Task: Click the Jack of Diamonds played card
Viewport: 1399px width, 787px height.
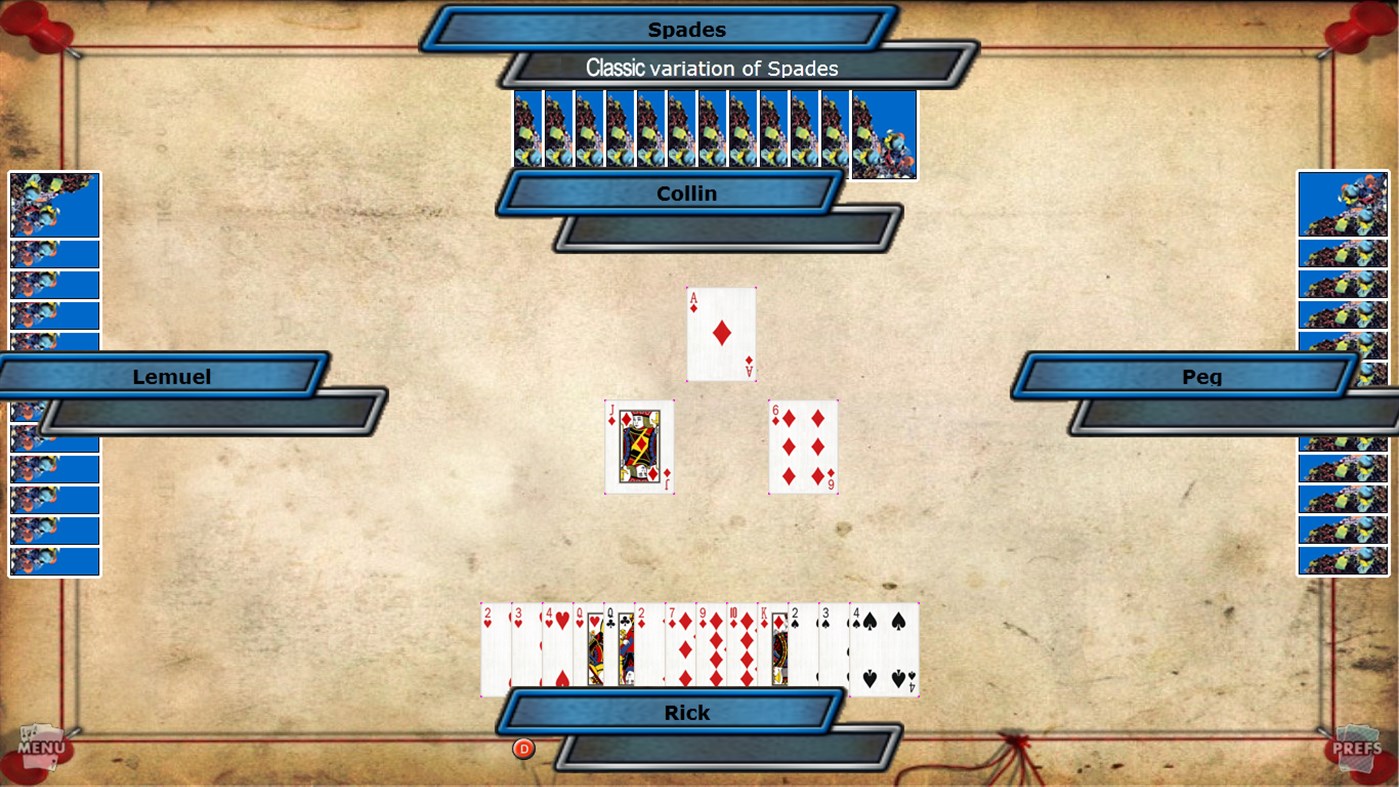Action: (x=640, y=445)
